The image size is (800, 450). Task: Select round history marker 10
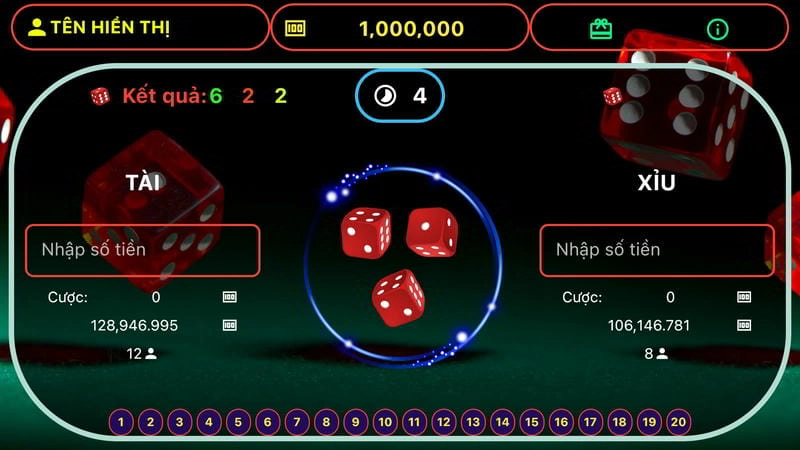point(385,423)
